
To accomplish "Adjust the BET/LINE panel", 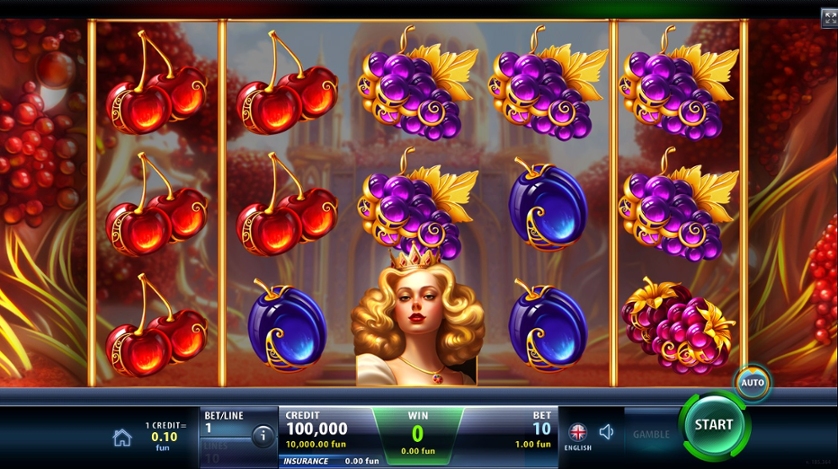I will point(226,428).
